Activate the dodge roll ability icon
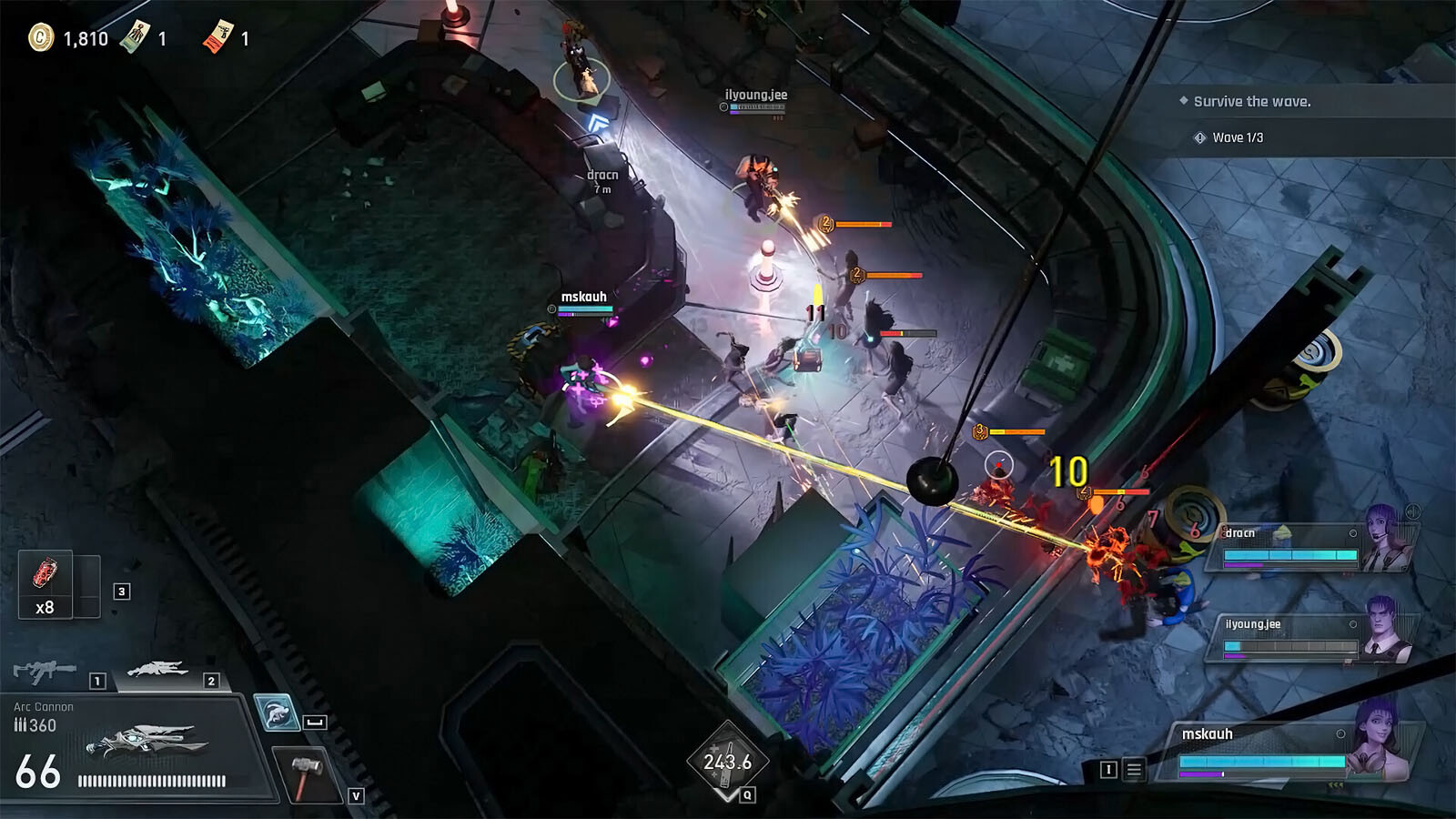 tap(276, 713)
